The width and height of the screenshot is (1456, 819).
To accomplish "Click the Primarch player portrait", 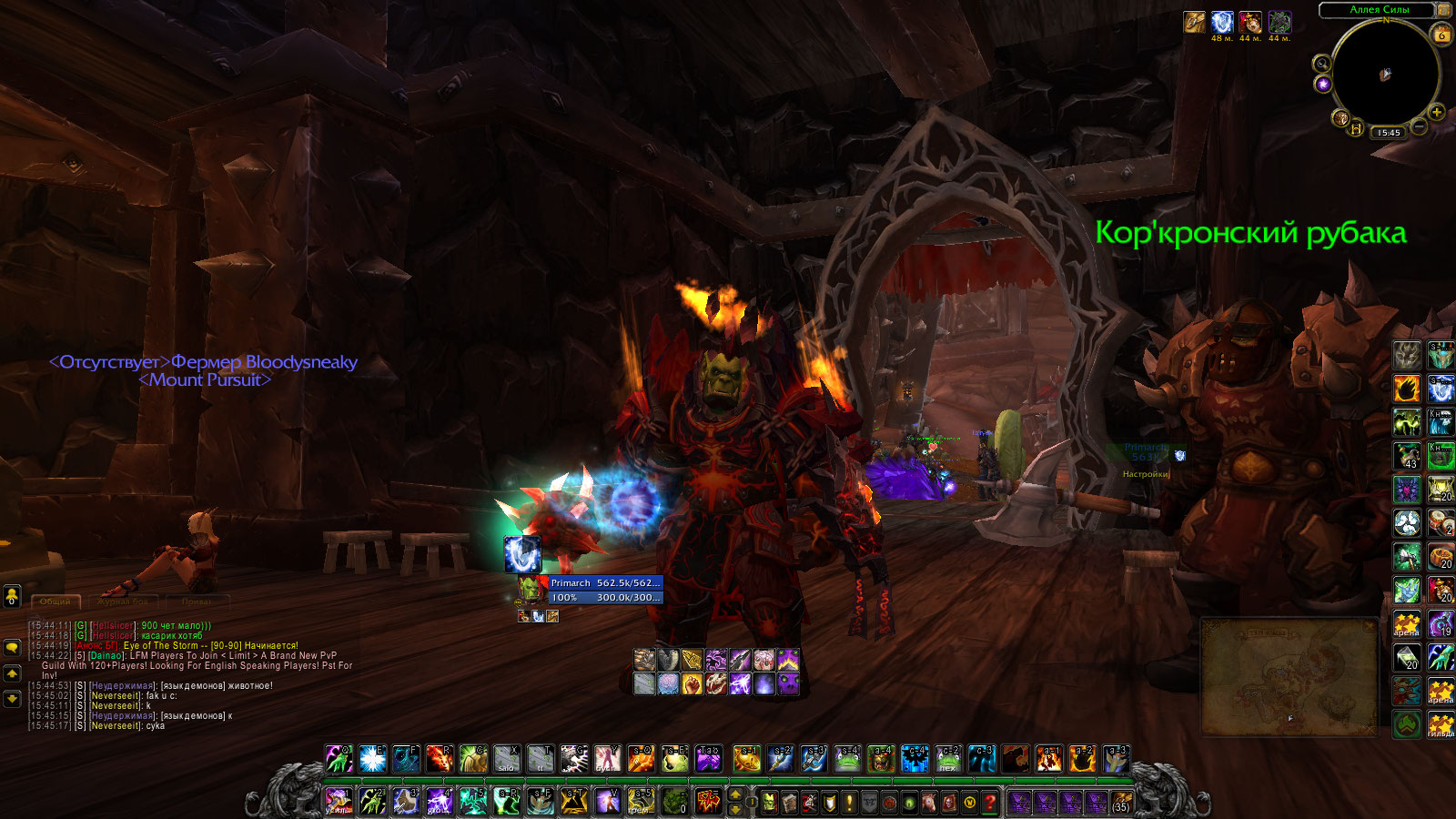I will click(532, 589).
